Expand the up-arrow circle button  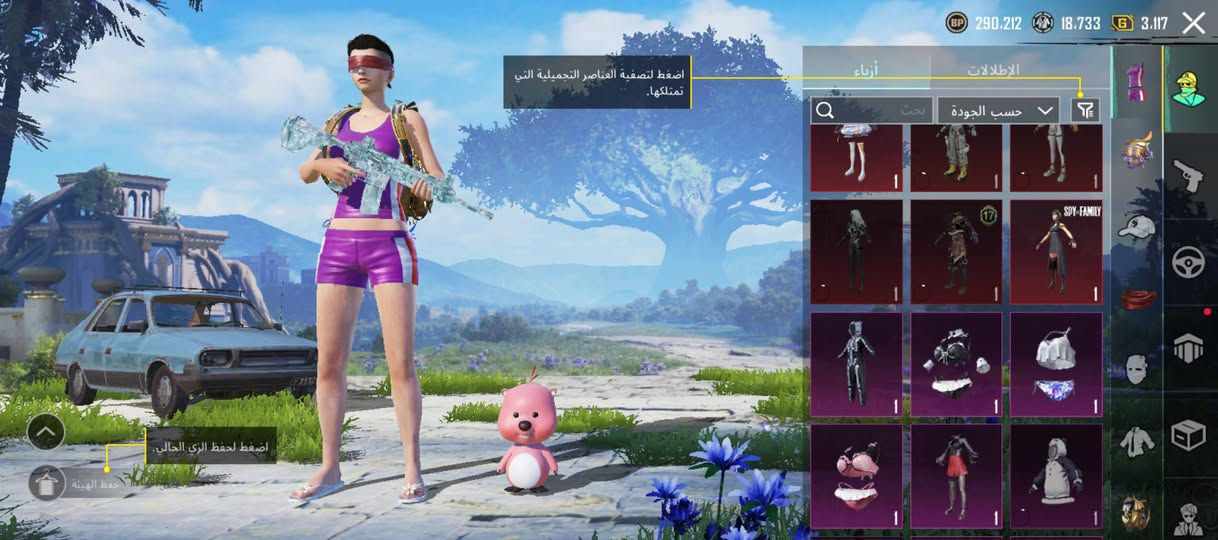pyautogui.click(x=46, y=432)
